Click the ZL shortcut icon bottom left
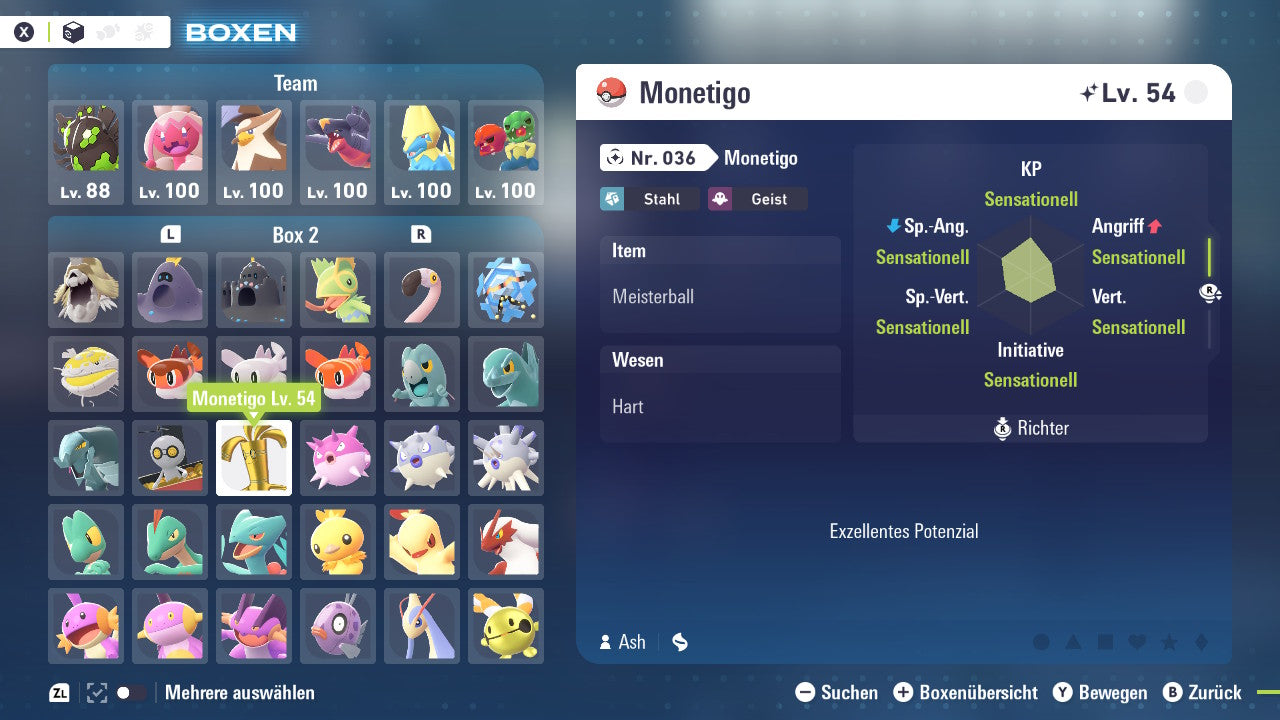The width and height of the screenshot is (1280, 720). click(x=60, y=692)
